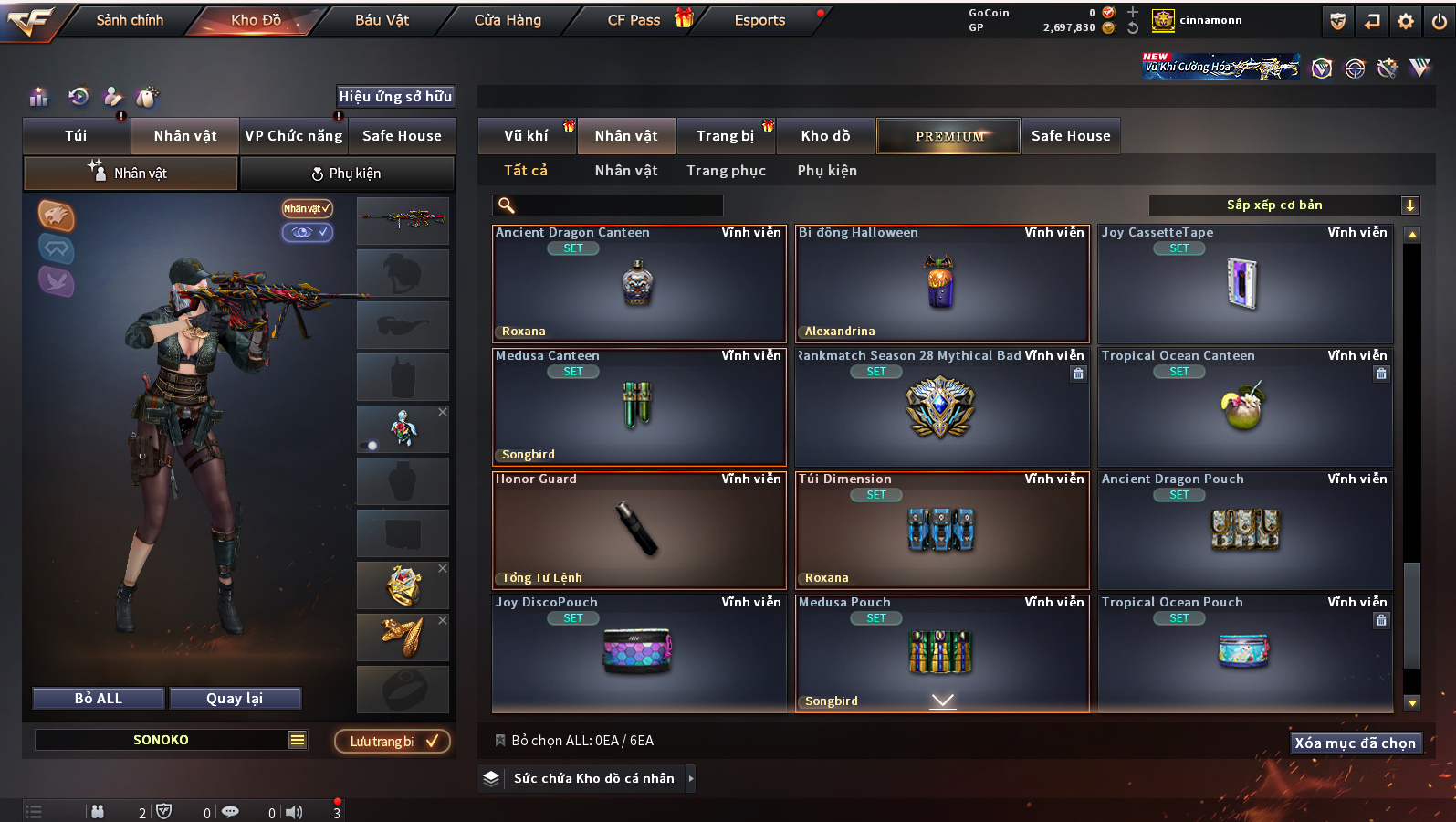The image size is (1456, 822).
Task: Choose the Honor Guard item tile
Action: click(638, 531)
